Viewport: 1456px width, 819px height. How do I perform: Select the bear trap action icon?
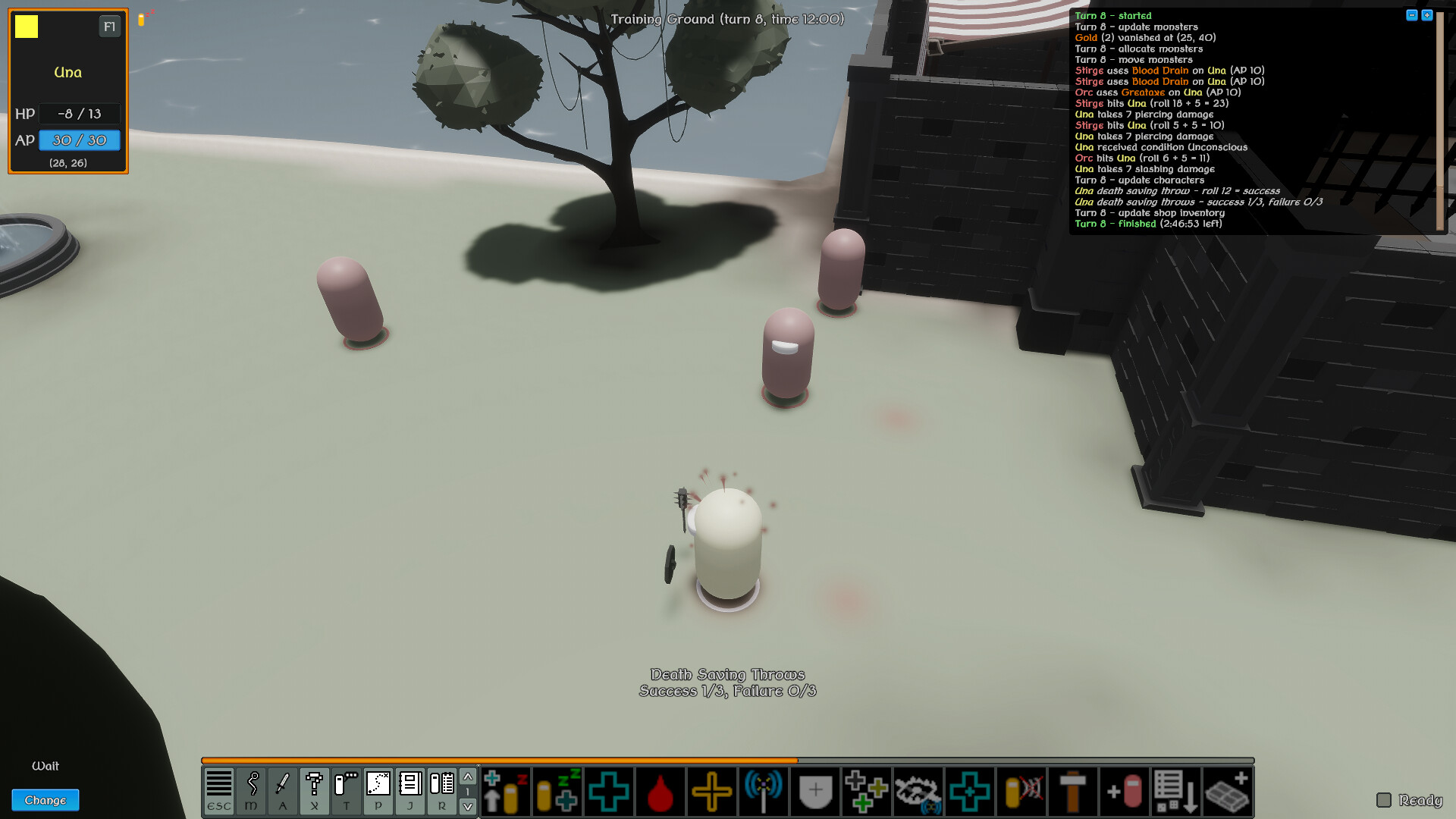(918, 791)
